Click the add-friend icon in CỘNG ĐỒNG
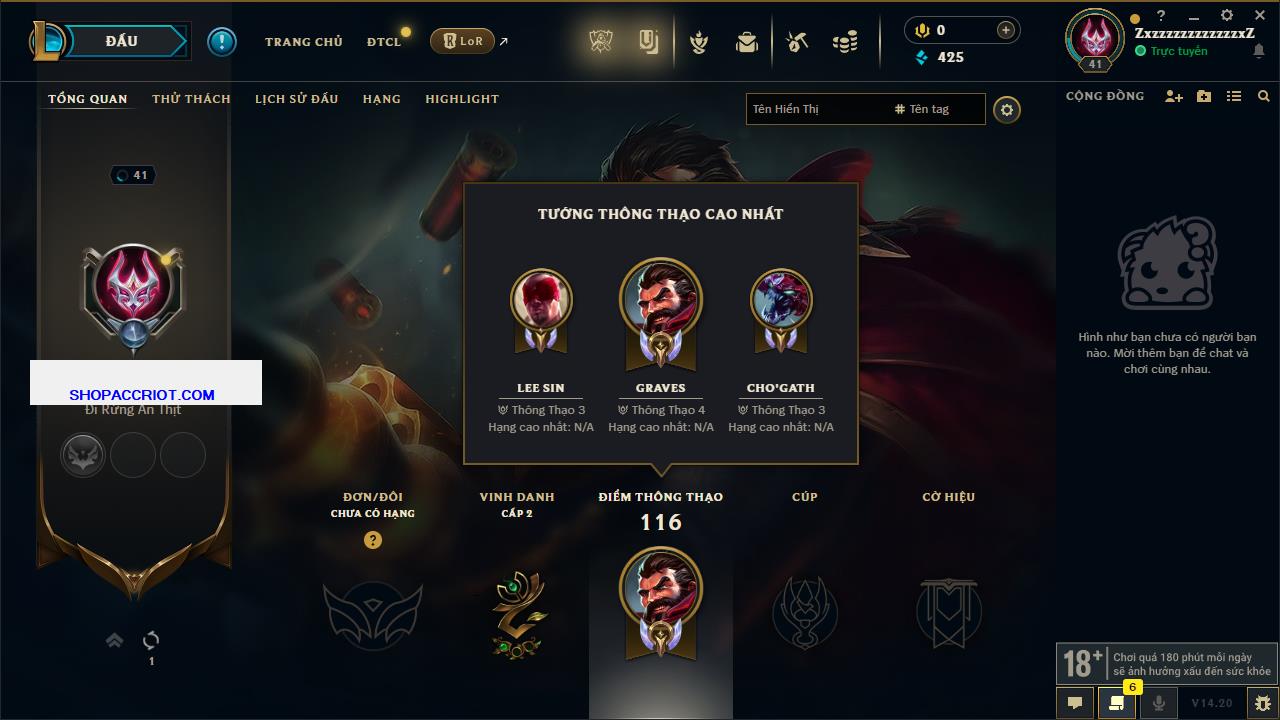The width and height of the screenshot is (1280, 720). click(x=1174, y=96)
